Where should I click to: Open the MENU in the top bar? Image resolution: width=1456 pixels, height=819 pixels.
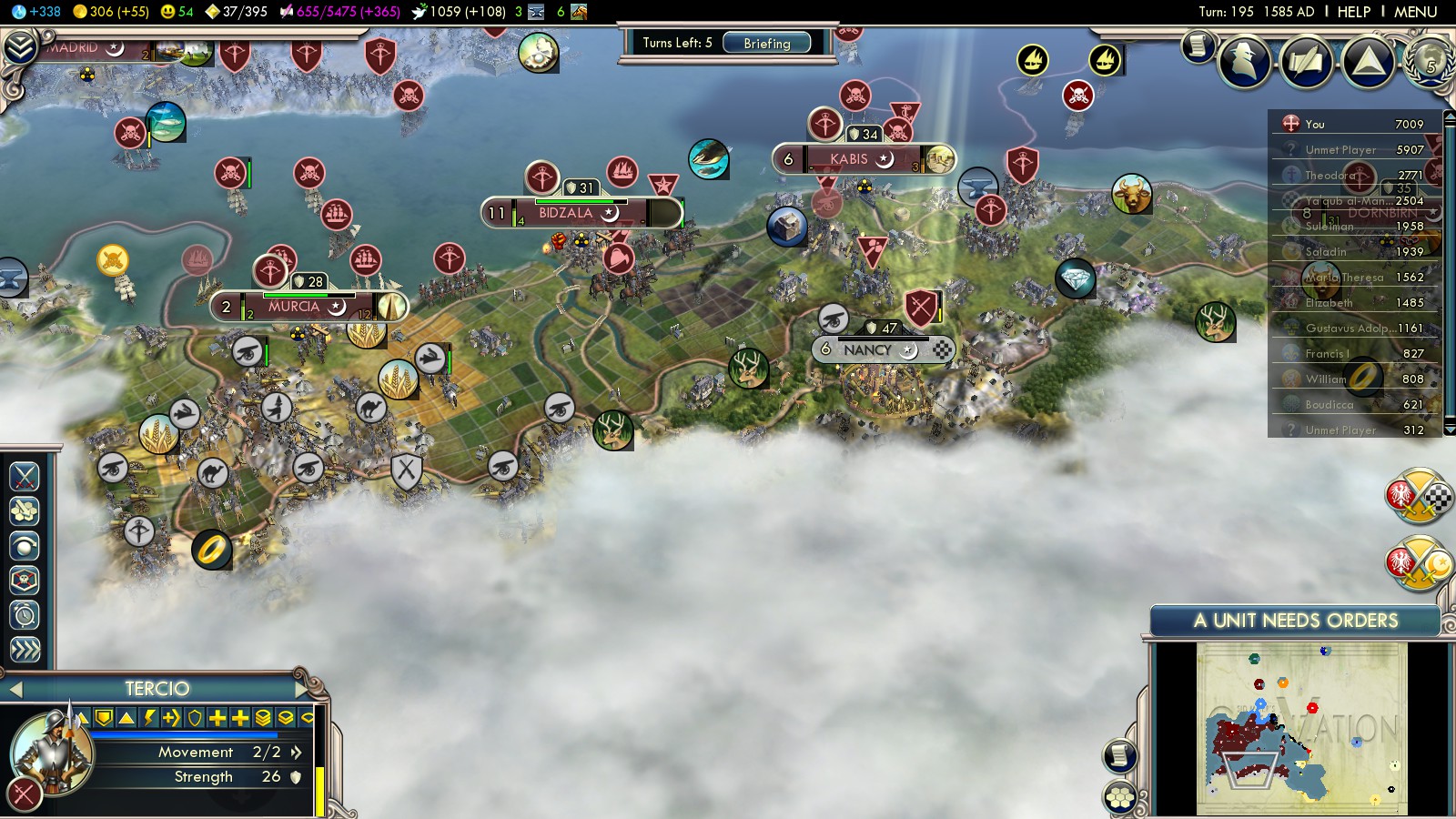[x=1415, y=12]
